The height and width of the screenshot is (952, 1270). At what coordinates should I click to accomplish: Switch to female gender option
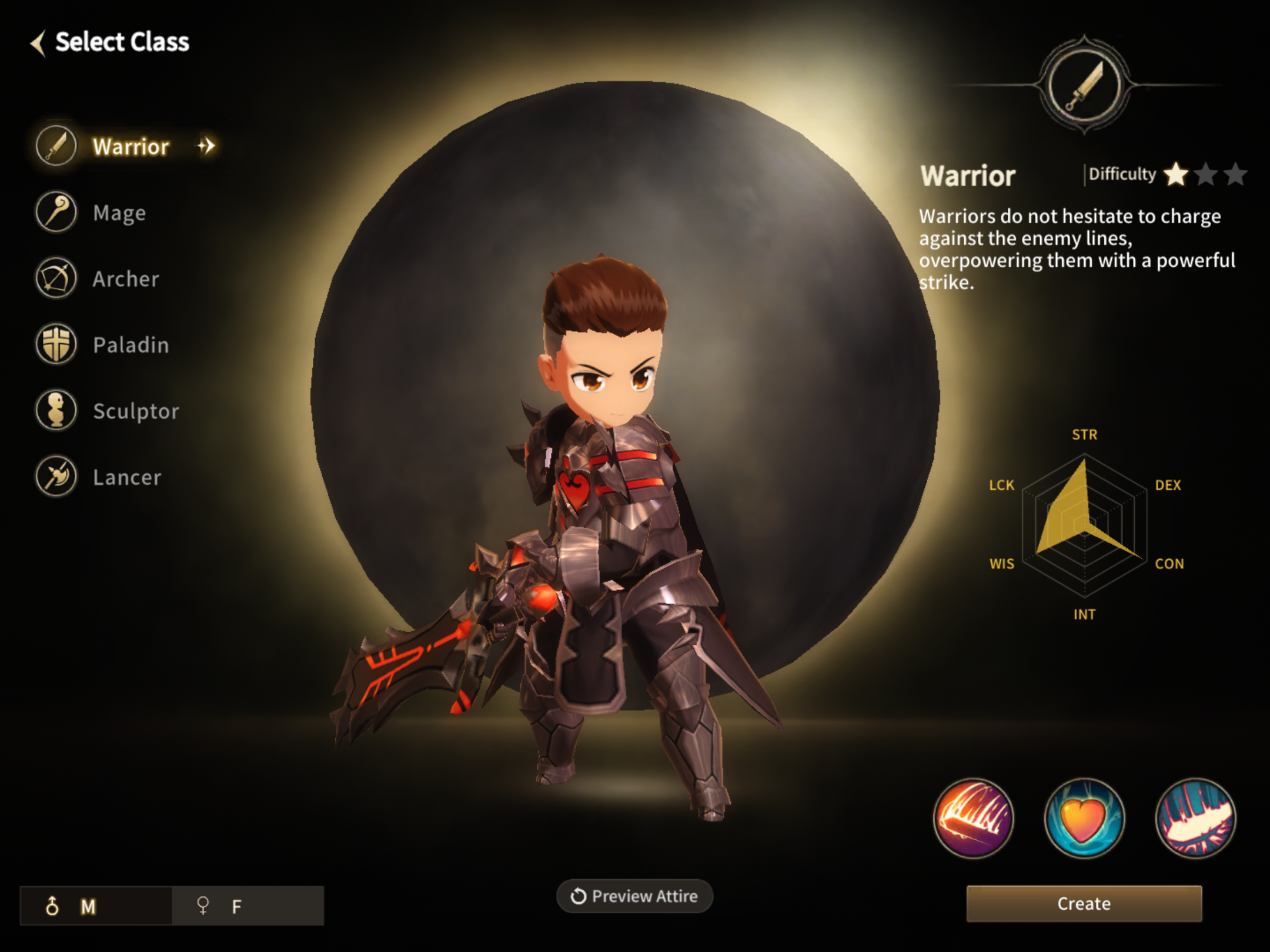(x=248, y=906)
